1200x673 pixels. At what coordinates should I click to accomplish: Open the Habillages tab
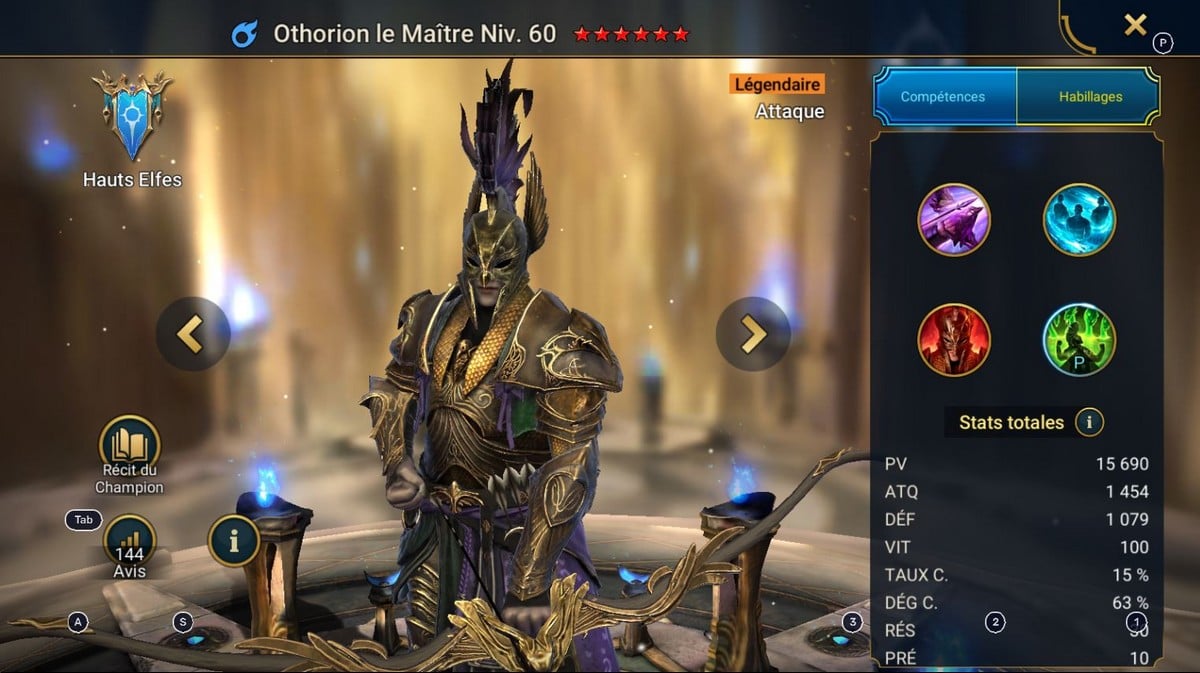tap(1090, 97)
